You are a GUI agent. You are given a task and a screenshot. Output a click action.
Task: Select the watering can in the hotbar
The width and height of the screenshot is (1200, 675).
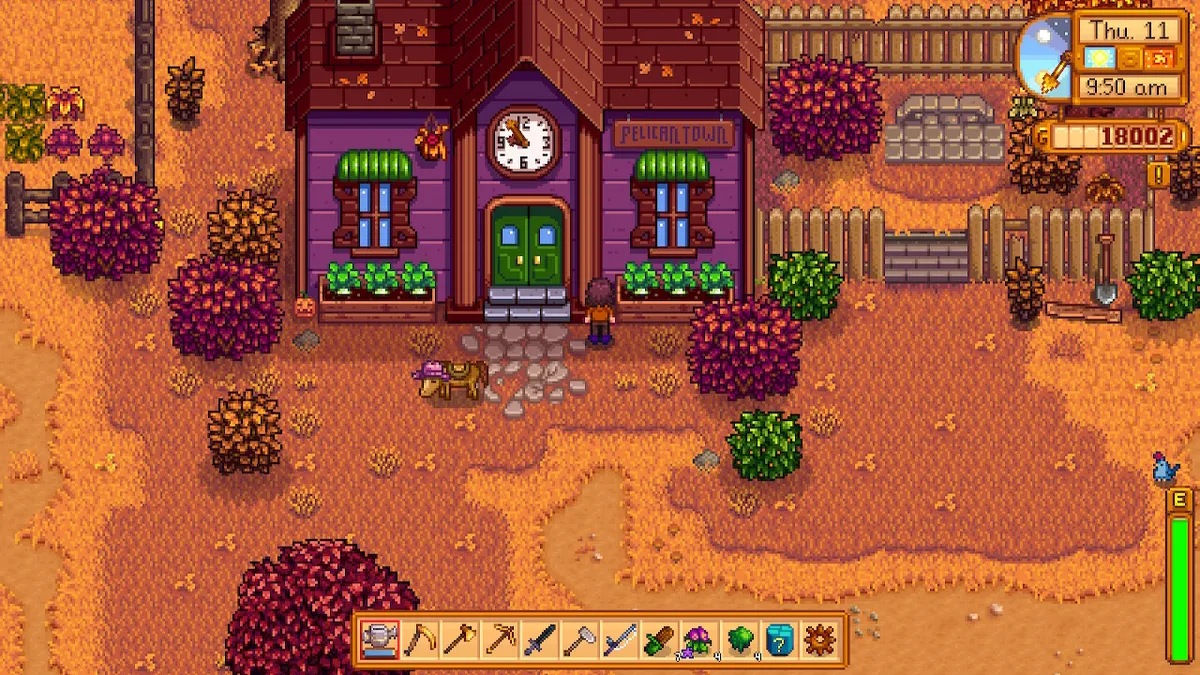click(x=380, y=638)
